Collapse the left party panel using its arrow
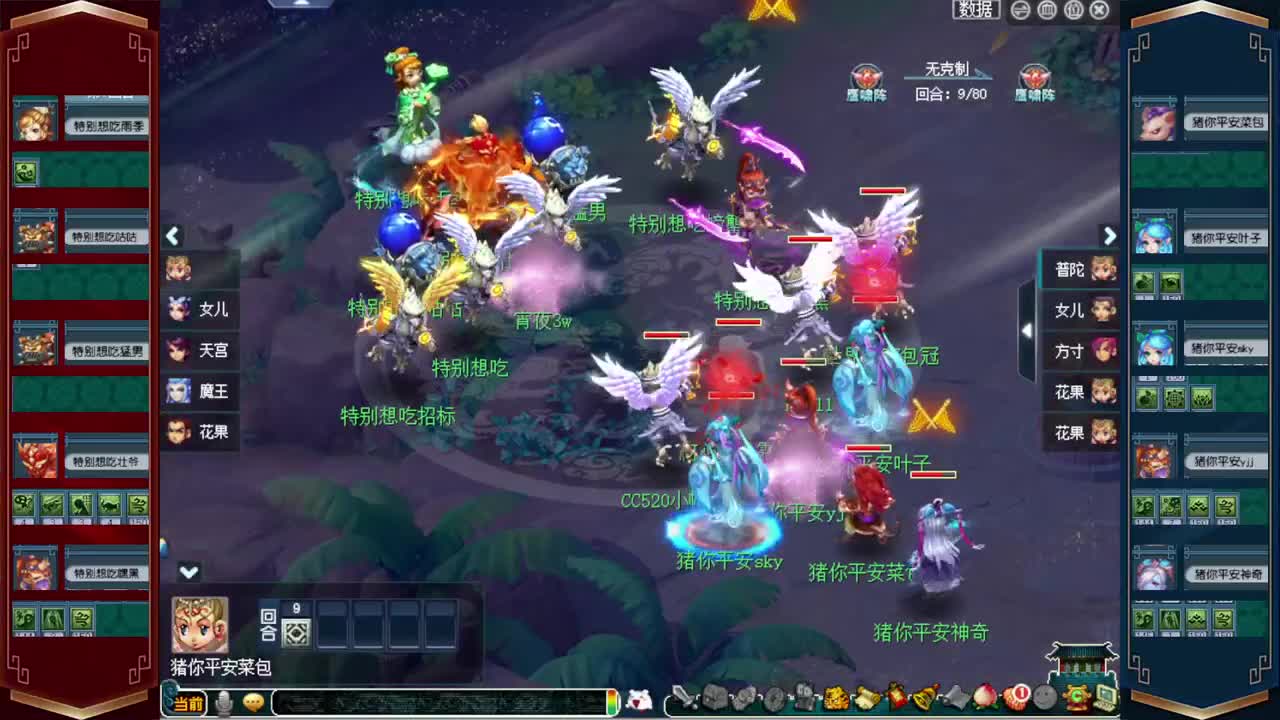1280x720 pixels. point(173,236)
